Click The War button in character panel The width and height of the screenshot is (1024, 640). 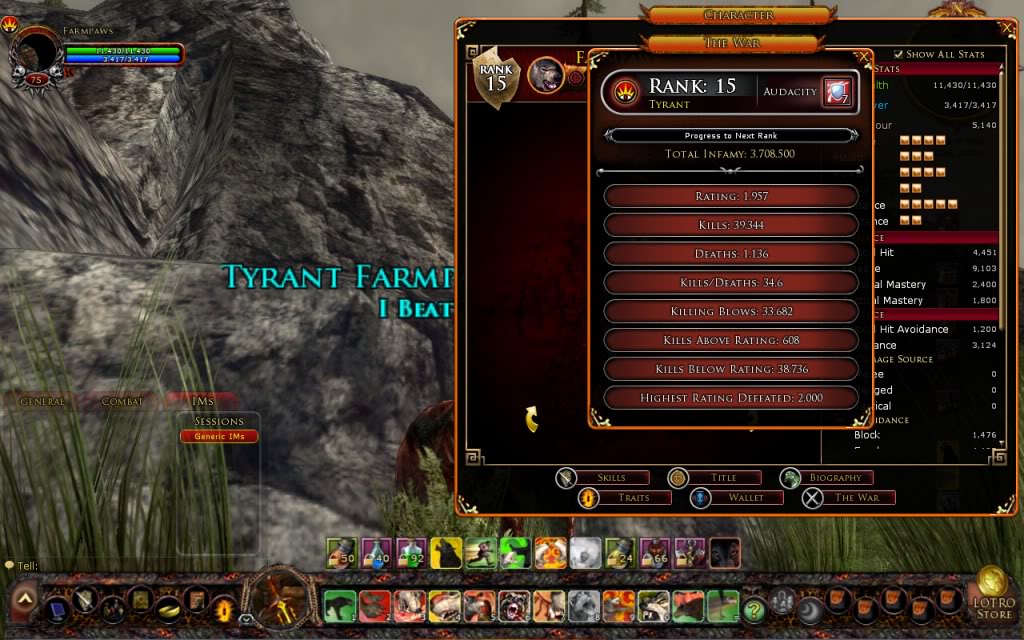click(x=847, y=497)
